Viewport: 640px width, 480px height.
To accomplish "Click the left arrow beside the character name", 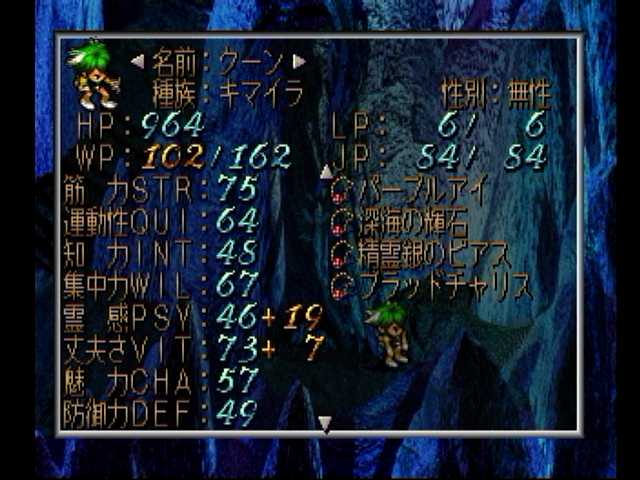I will [137, 61].
